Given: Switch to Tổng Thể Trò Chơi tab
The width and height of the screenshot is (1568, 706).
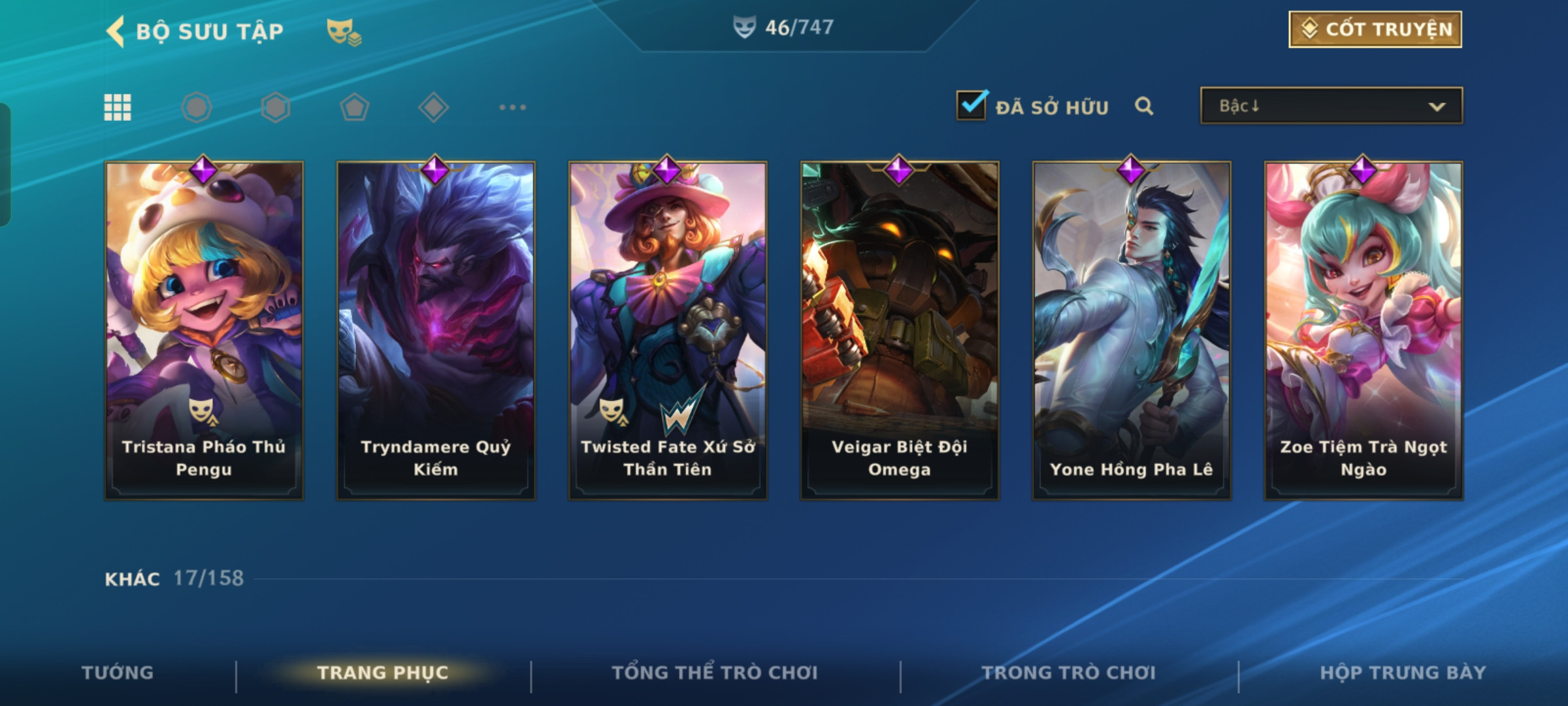Looking at the screenshot, I should pos(715,673).
